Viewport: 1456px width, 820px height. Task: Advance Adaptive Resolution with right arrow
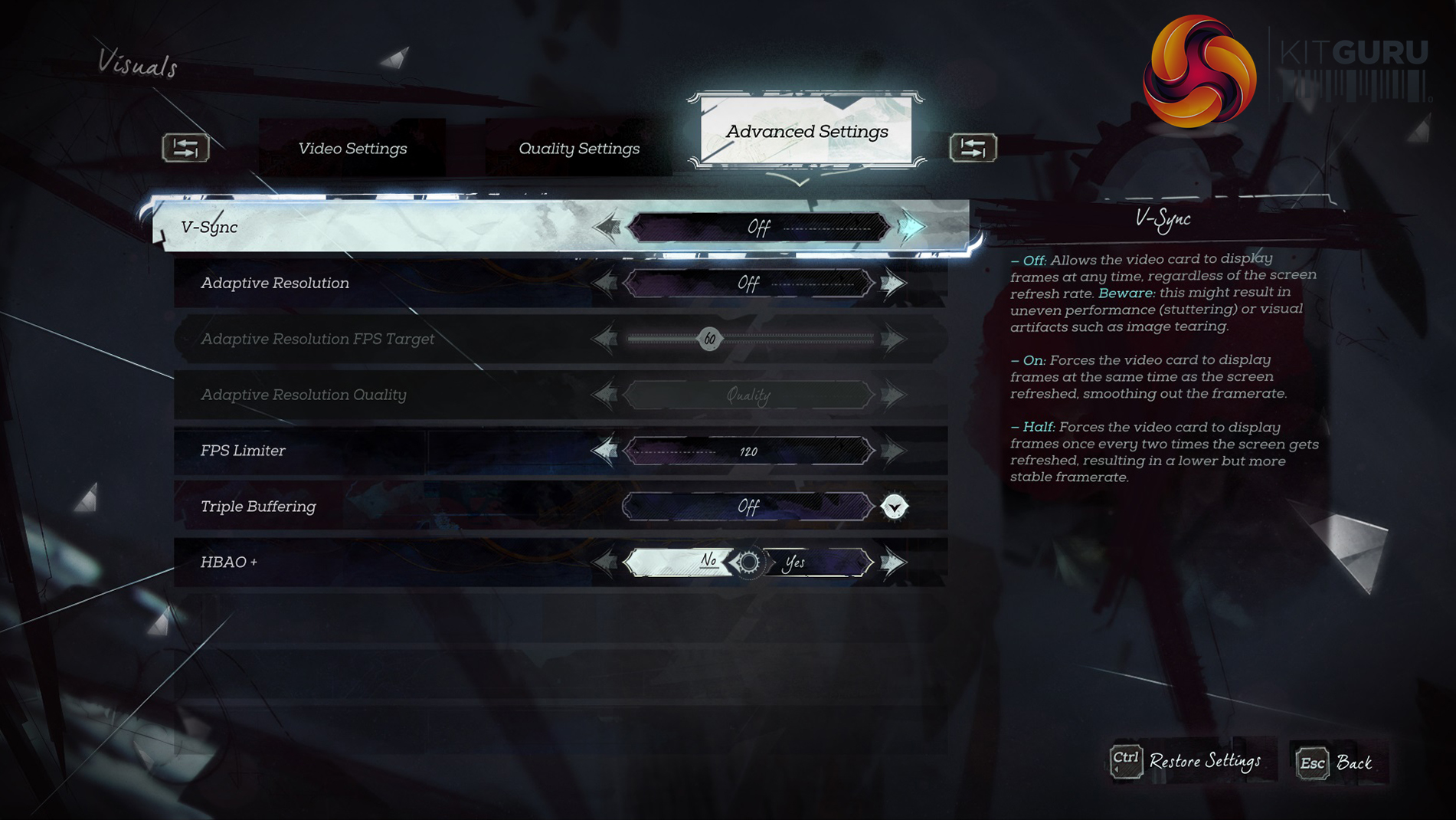click(892, 284)
